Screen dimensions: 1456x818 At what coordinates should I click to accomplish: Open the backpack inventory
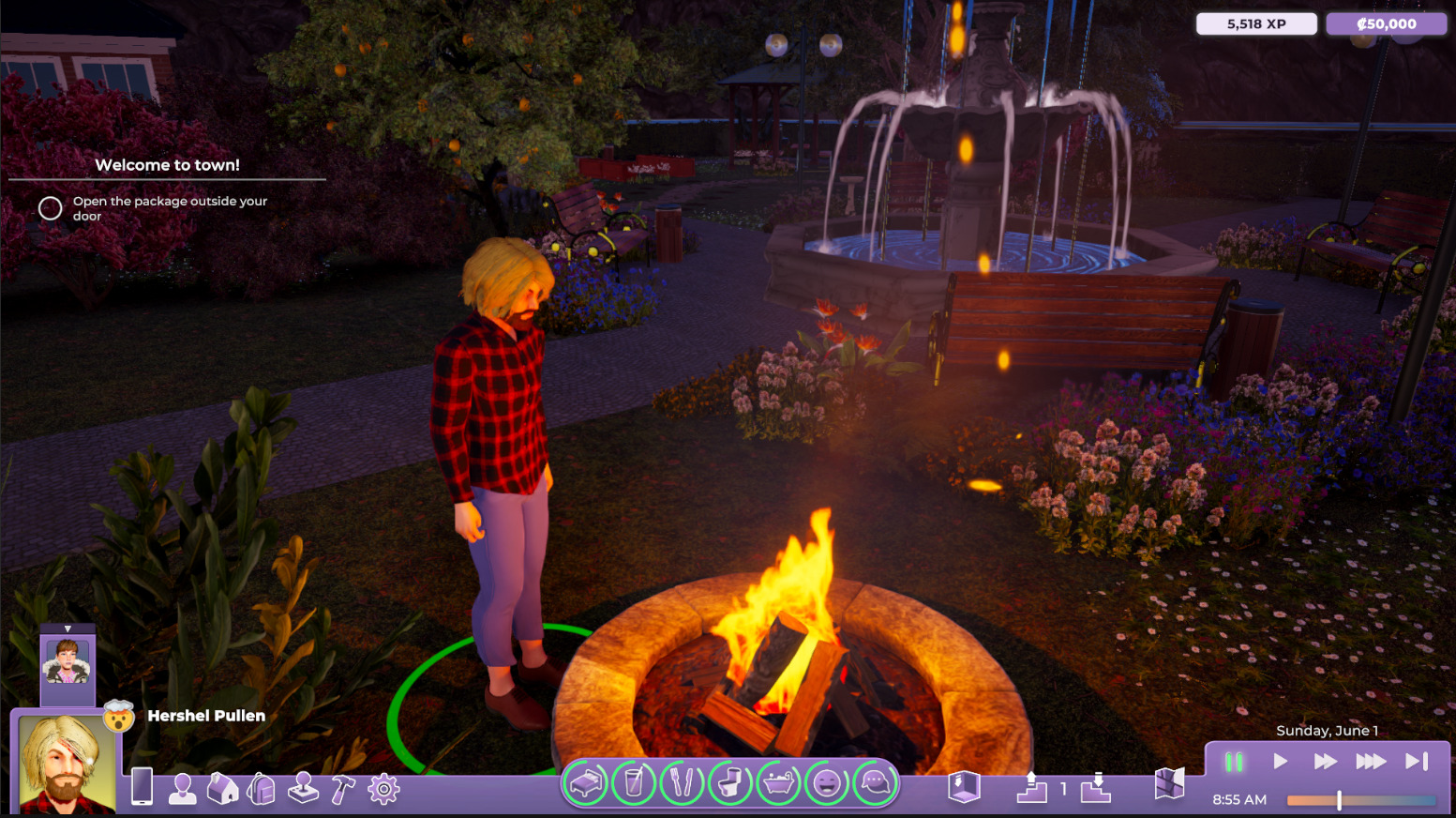click(262, 789)
